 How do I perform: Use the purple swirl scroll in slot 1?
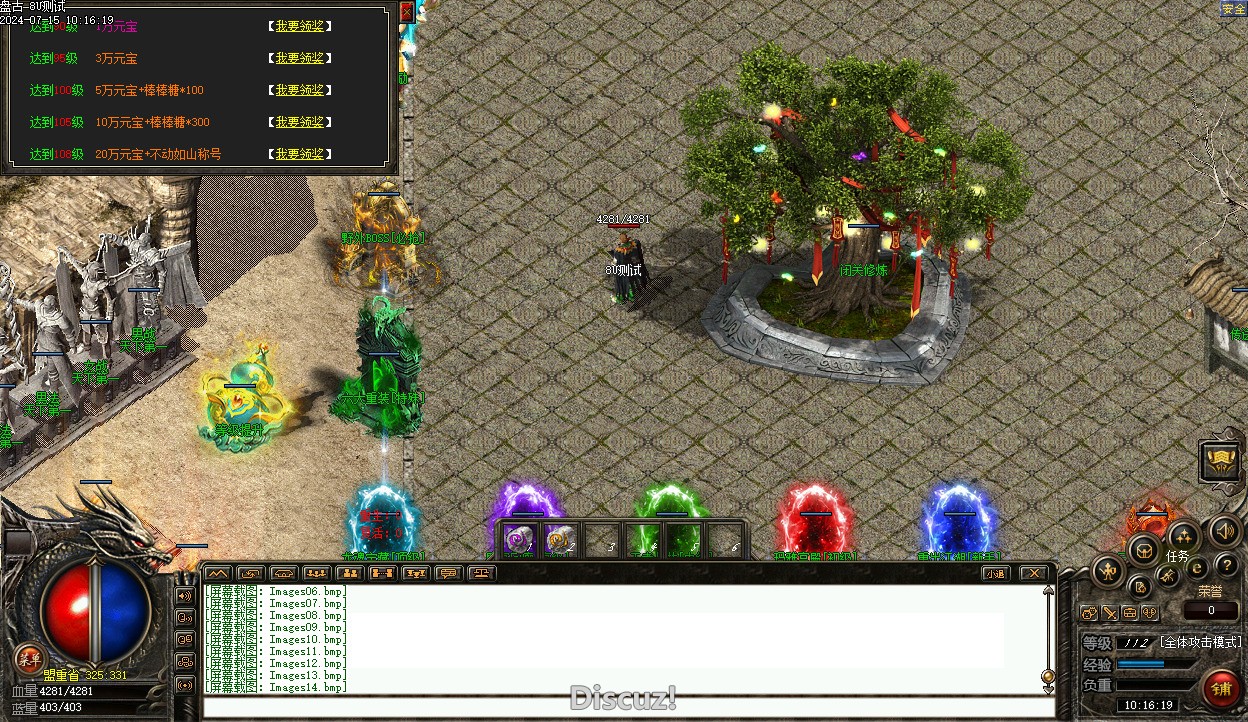pyautogui.click(x=519, y=540)
